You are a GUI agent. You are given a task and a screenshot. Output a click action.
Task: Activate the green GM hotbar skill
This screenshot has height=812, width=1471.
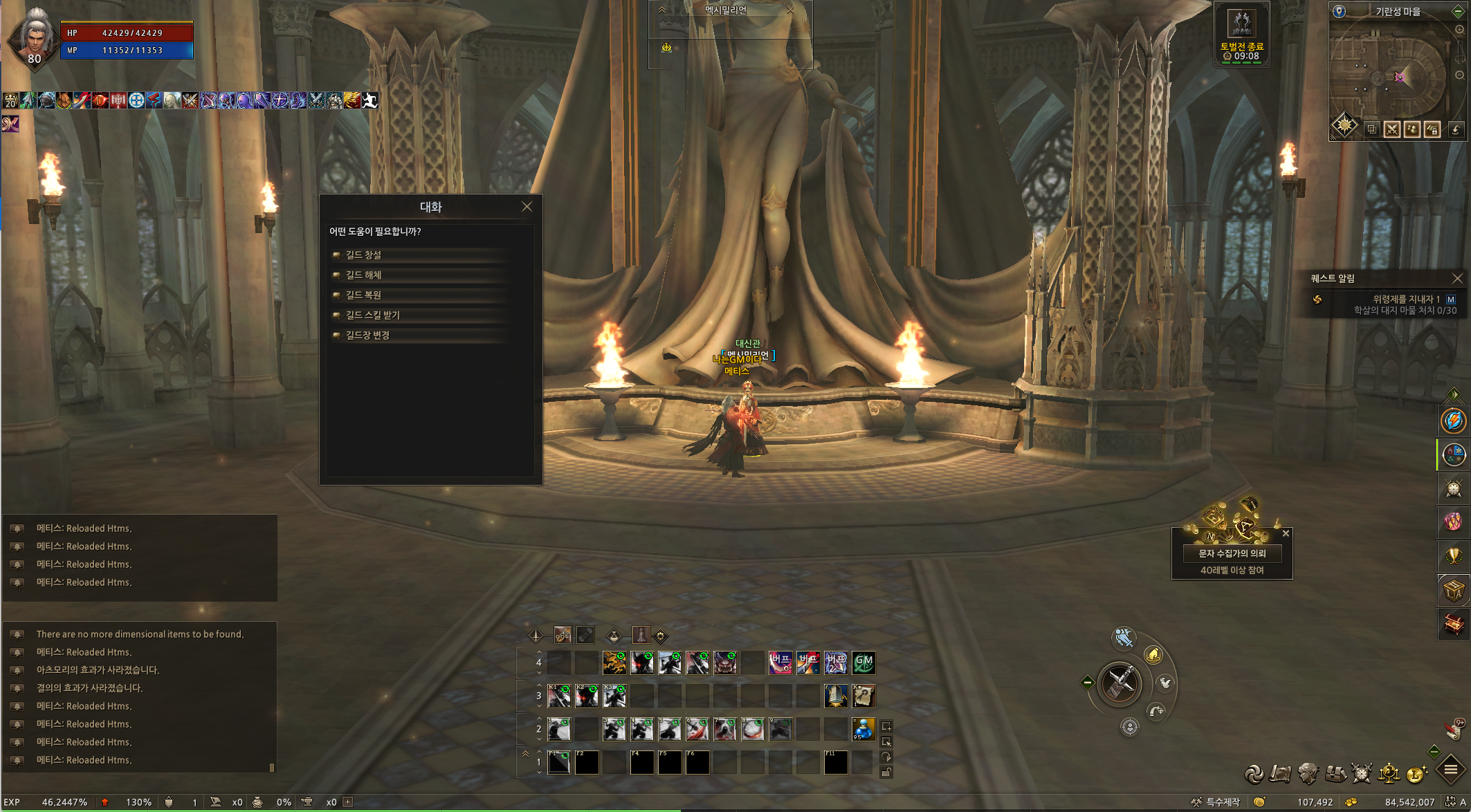864,663
